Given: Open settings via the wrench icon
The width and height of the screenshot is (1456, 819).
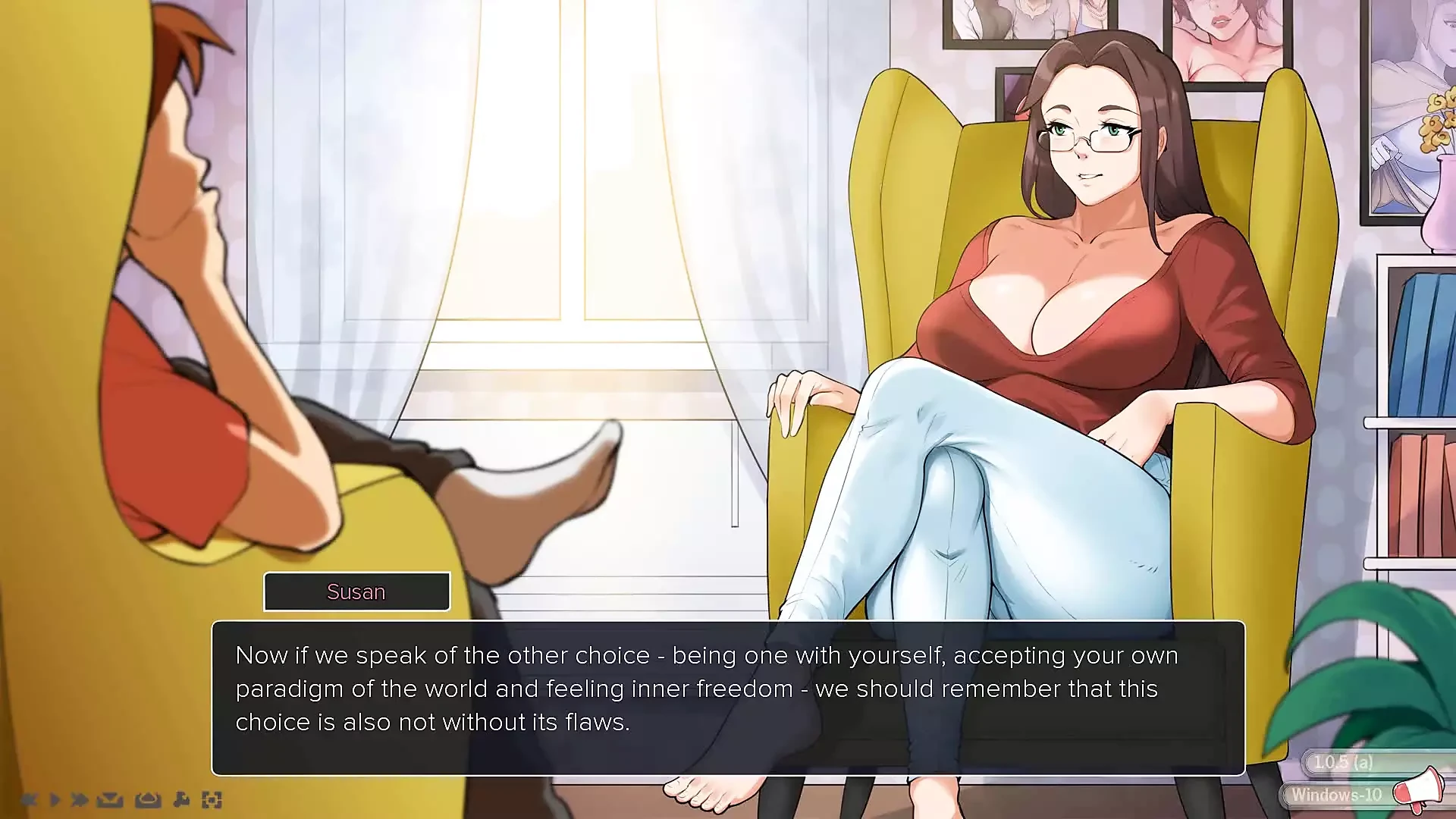Looking at the screenshot, I should (181, 799).
